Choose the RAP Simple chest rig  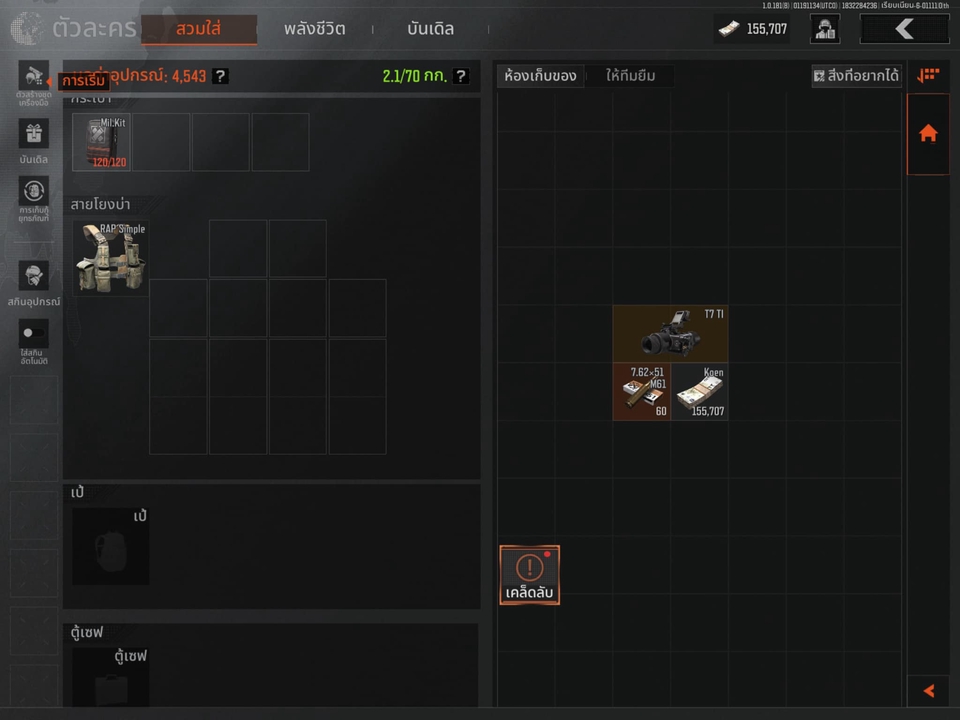pos(109,257)
